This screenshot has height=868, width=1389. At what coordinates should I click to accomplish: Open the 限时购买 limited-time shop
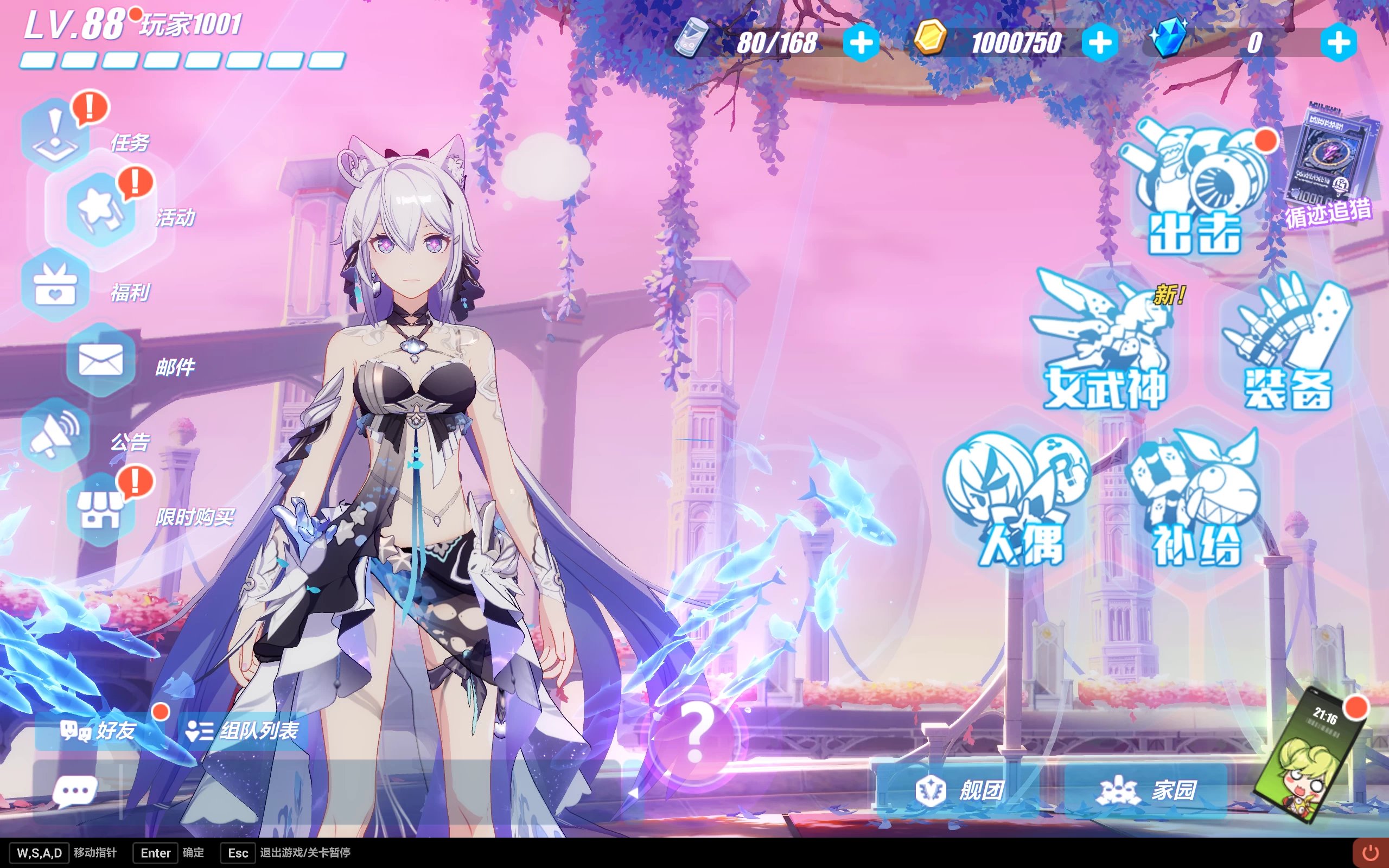[101, 510]
